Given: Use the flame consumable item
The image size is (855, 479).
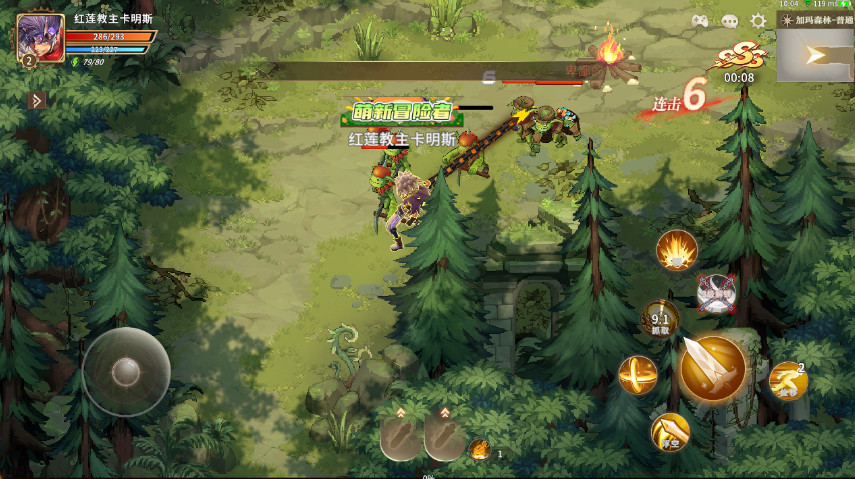Looking at the screenshot, I should (480, 450).
